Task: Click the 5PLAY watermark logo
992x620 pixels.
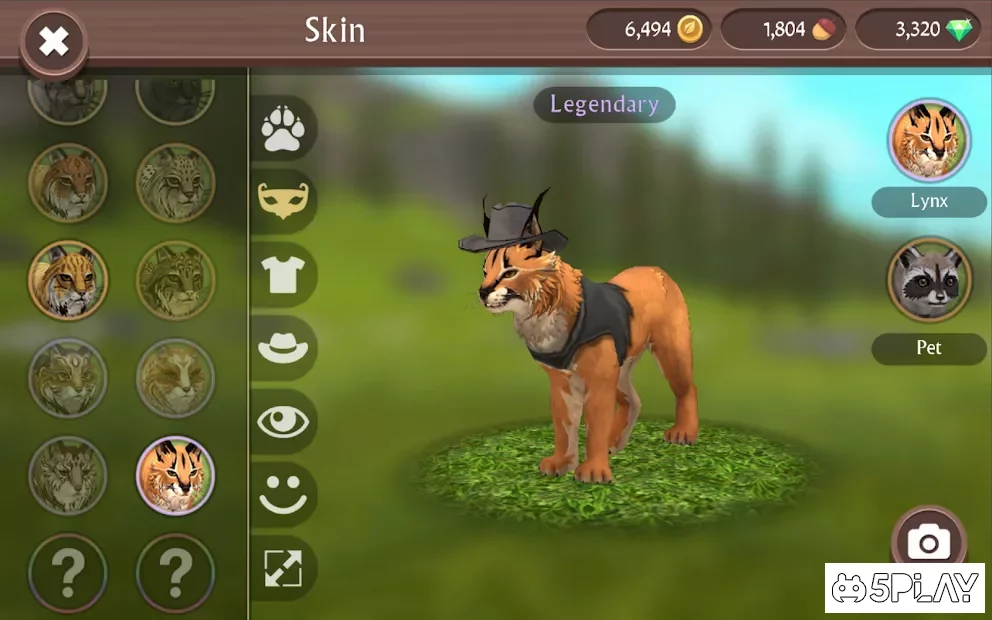Action: pos(905,588)
